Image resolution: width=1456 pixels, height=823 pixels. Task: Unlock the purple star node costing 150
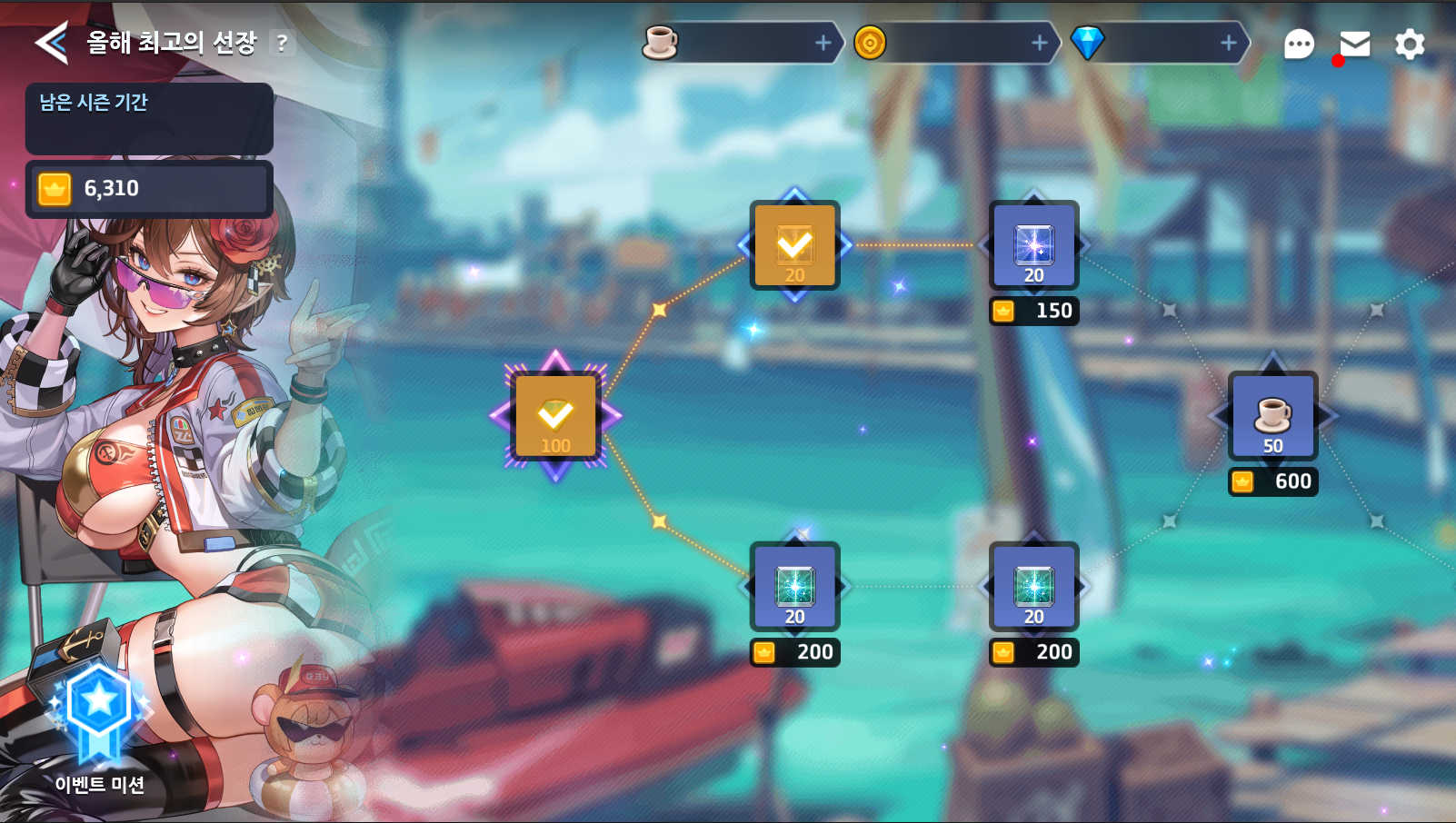point(1033,245)
